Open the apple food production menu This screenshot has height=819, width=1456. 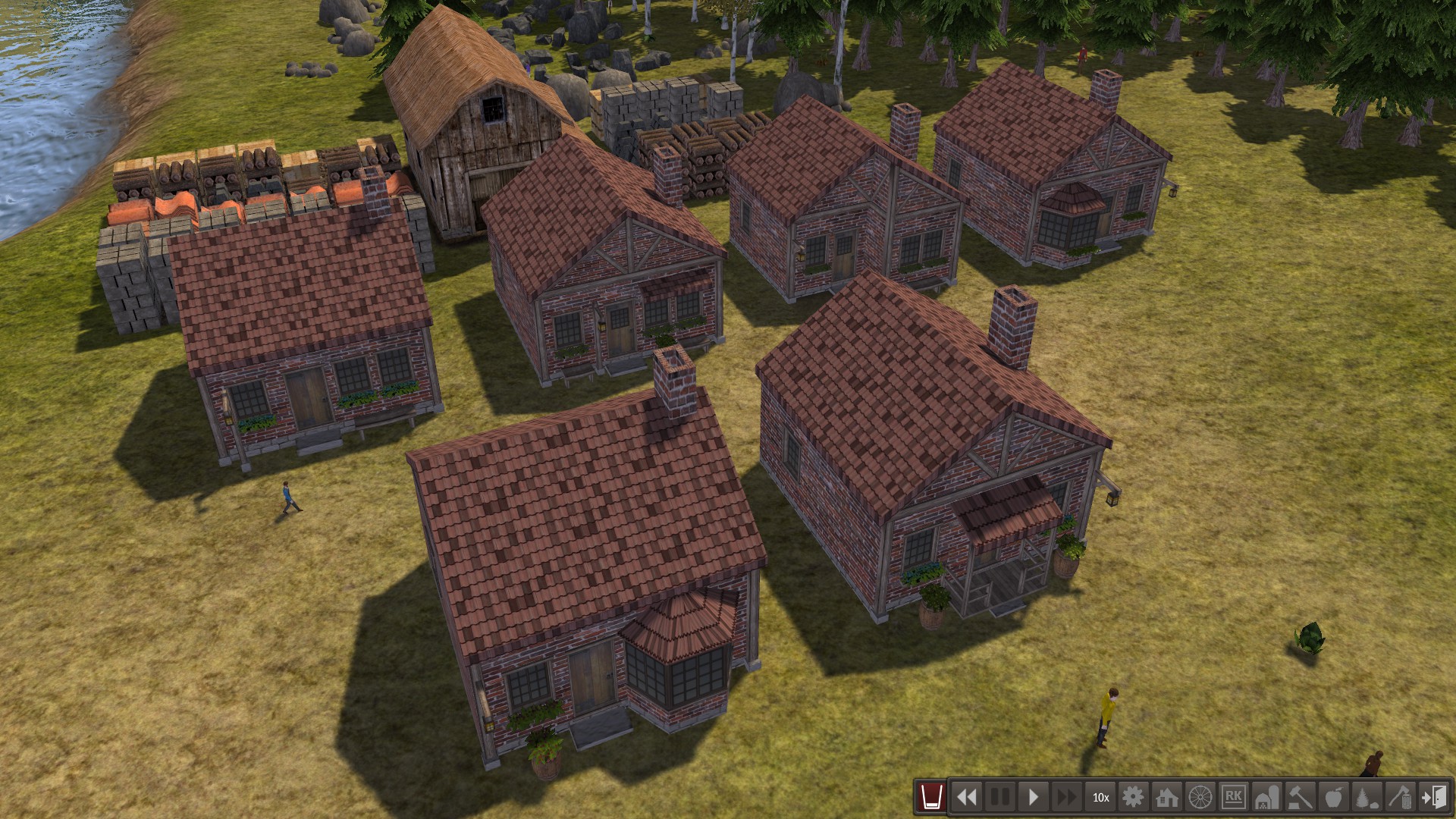tap(1334, 797)
